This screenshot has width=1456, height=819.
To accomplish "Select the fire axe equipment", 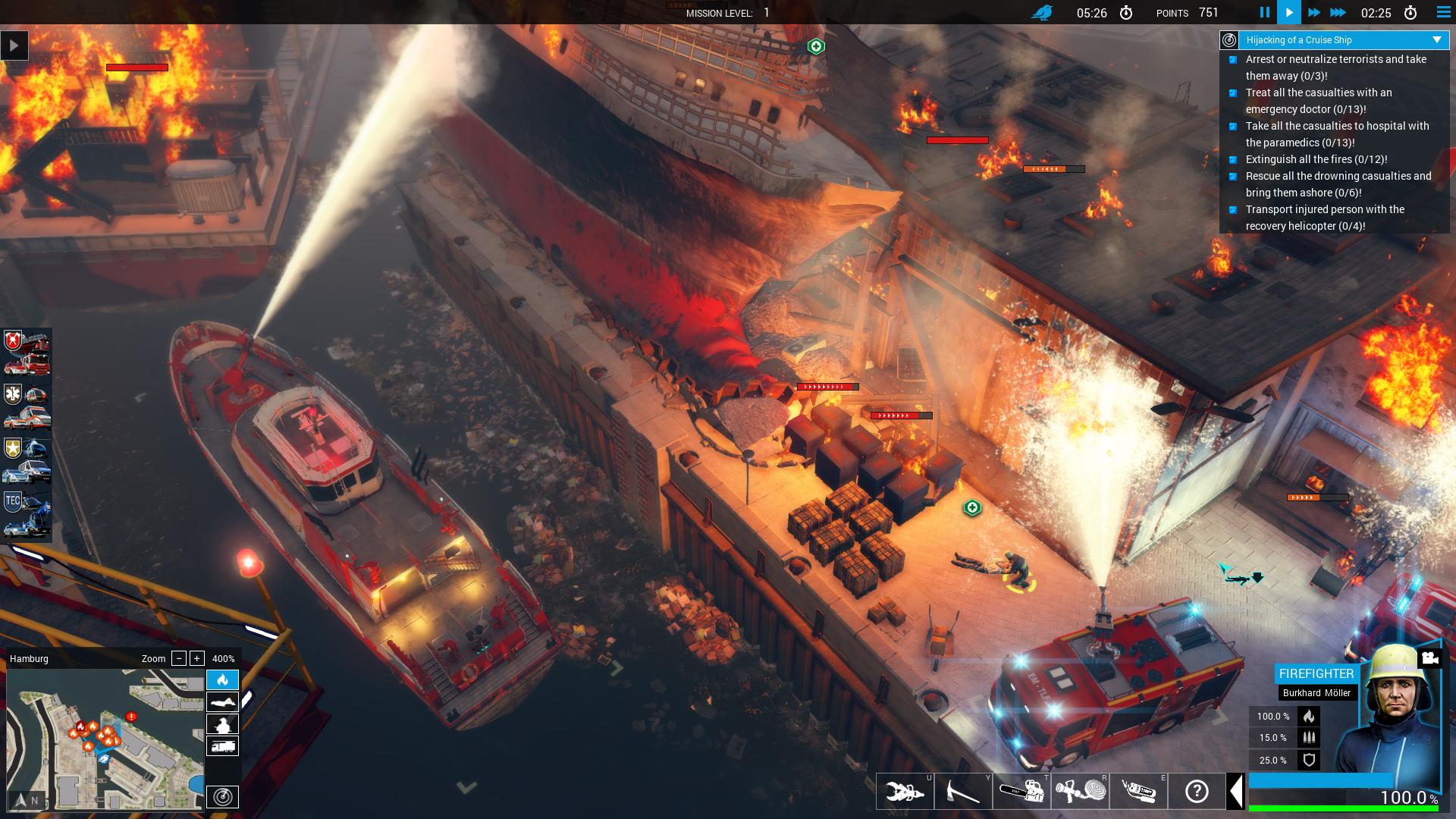I will pos(963,791).
